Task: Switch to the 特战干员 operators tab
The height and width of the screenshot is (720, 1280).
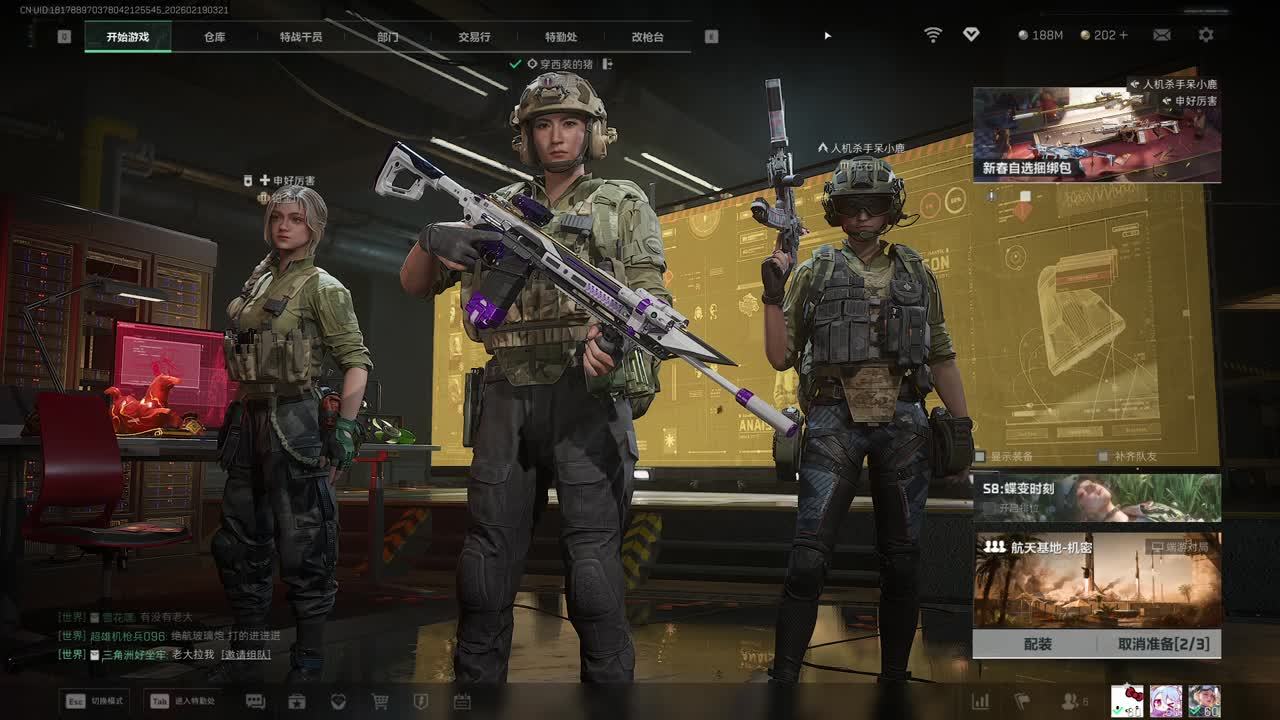Action: pyautogui.click(x=301, y=37)
